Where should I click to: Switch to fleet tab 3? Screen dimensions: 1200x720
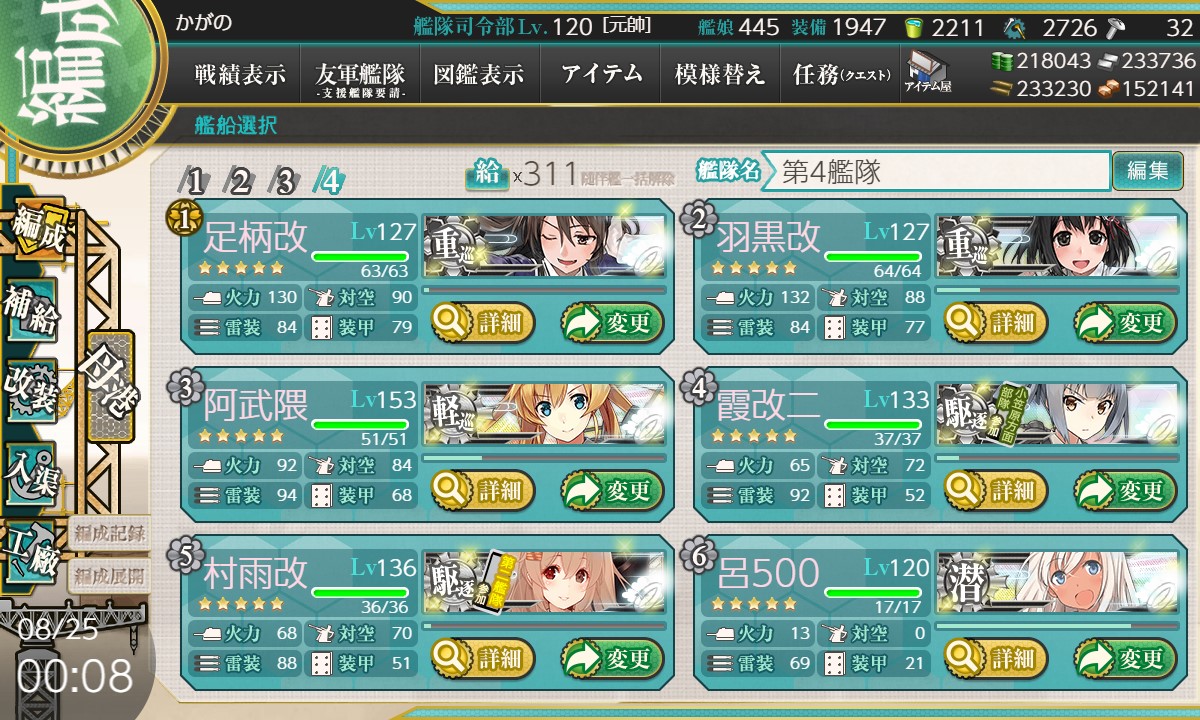click(286, 181)
